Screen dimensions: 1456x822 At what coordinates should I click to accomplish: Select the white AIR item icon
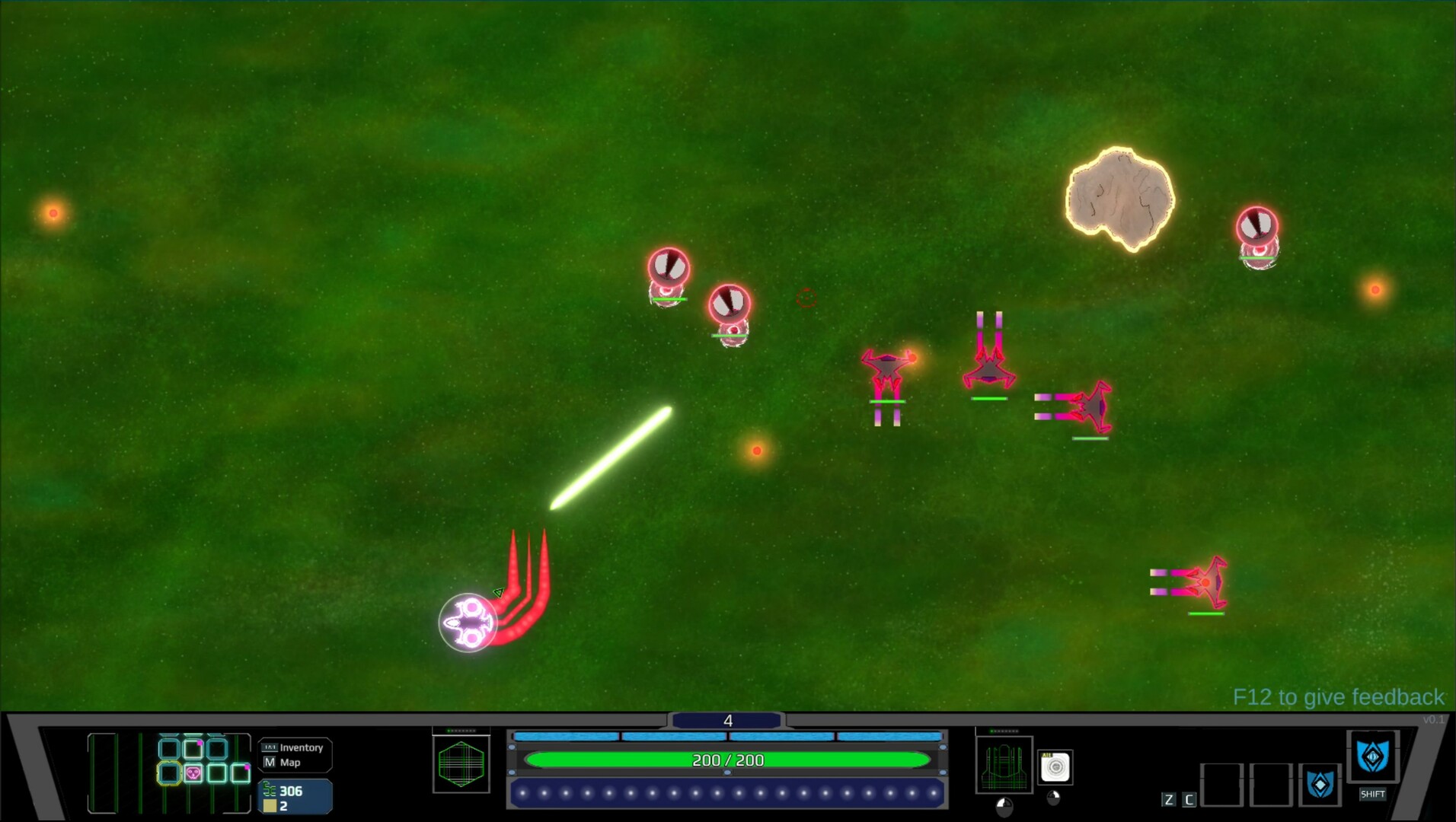pyautogui.click(x=1055, y=766)
